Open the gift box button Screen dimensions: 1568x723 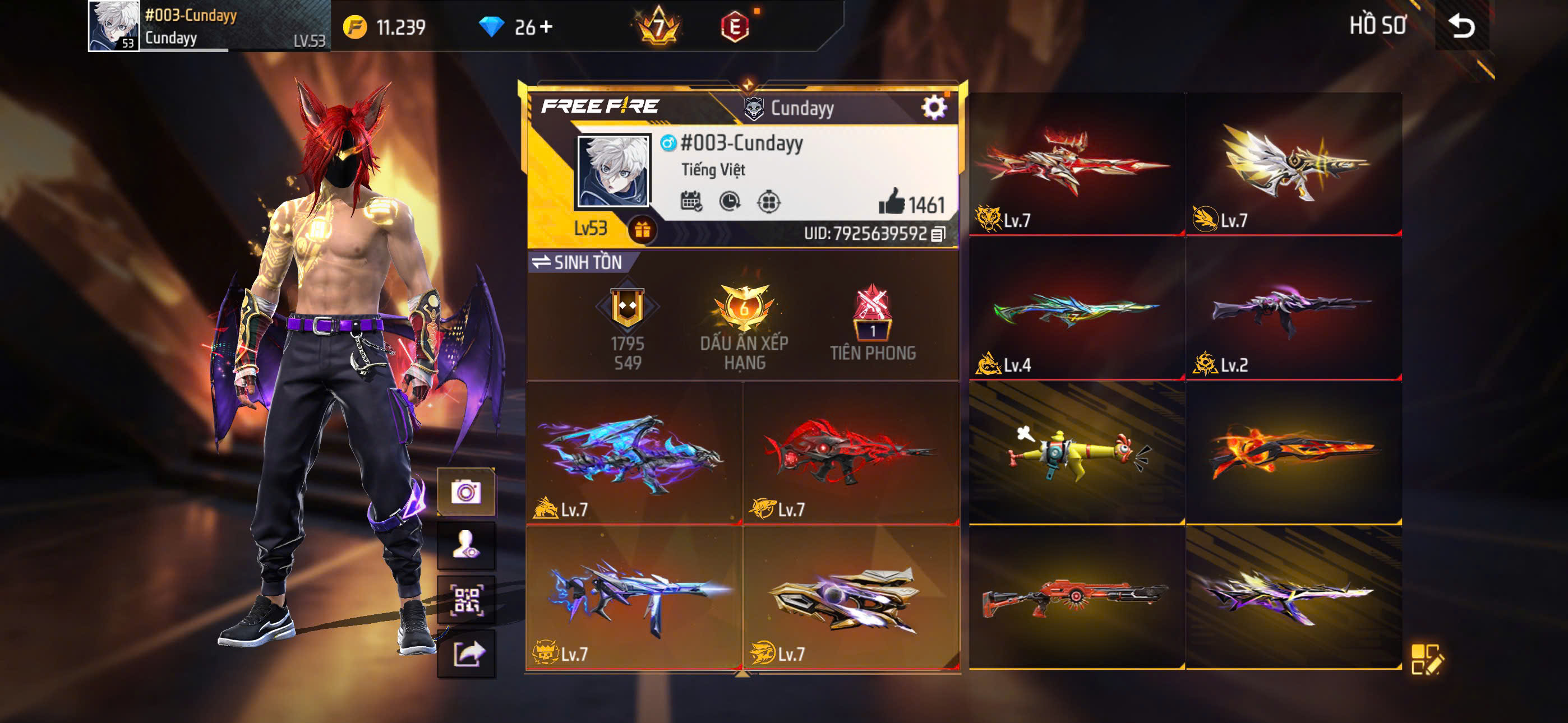point(642,230)
